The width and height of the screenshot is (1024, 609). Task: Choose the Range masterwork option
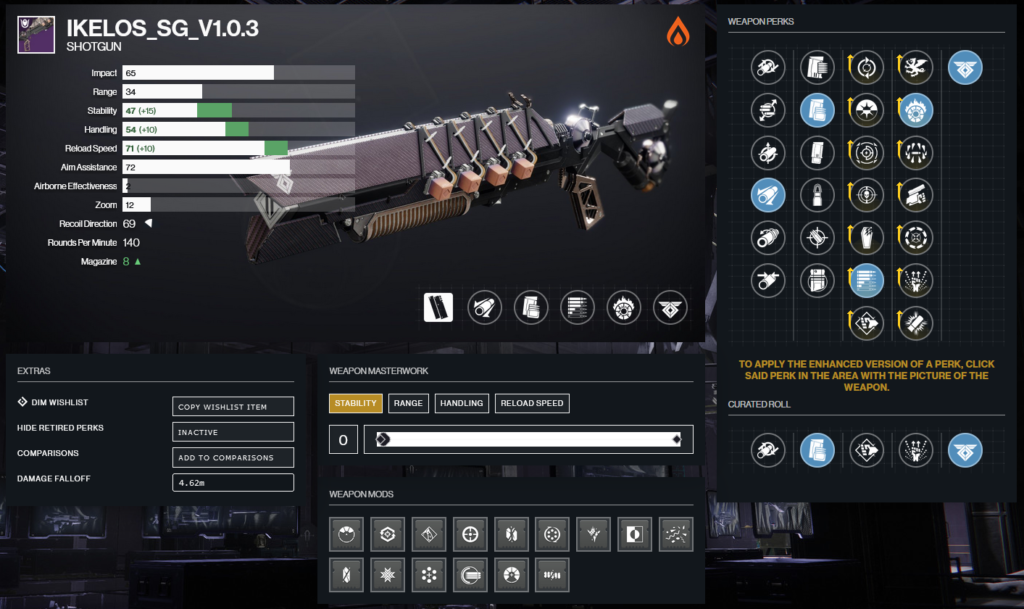407,403
